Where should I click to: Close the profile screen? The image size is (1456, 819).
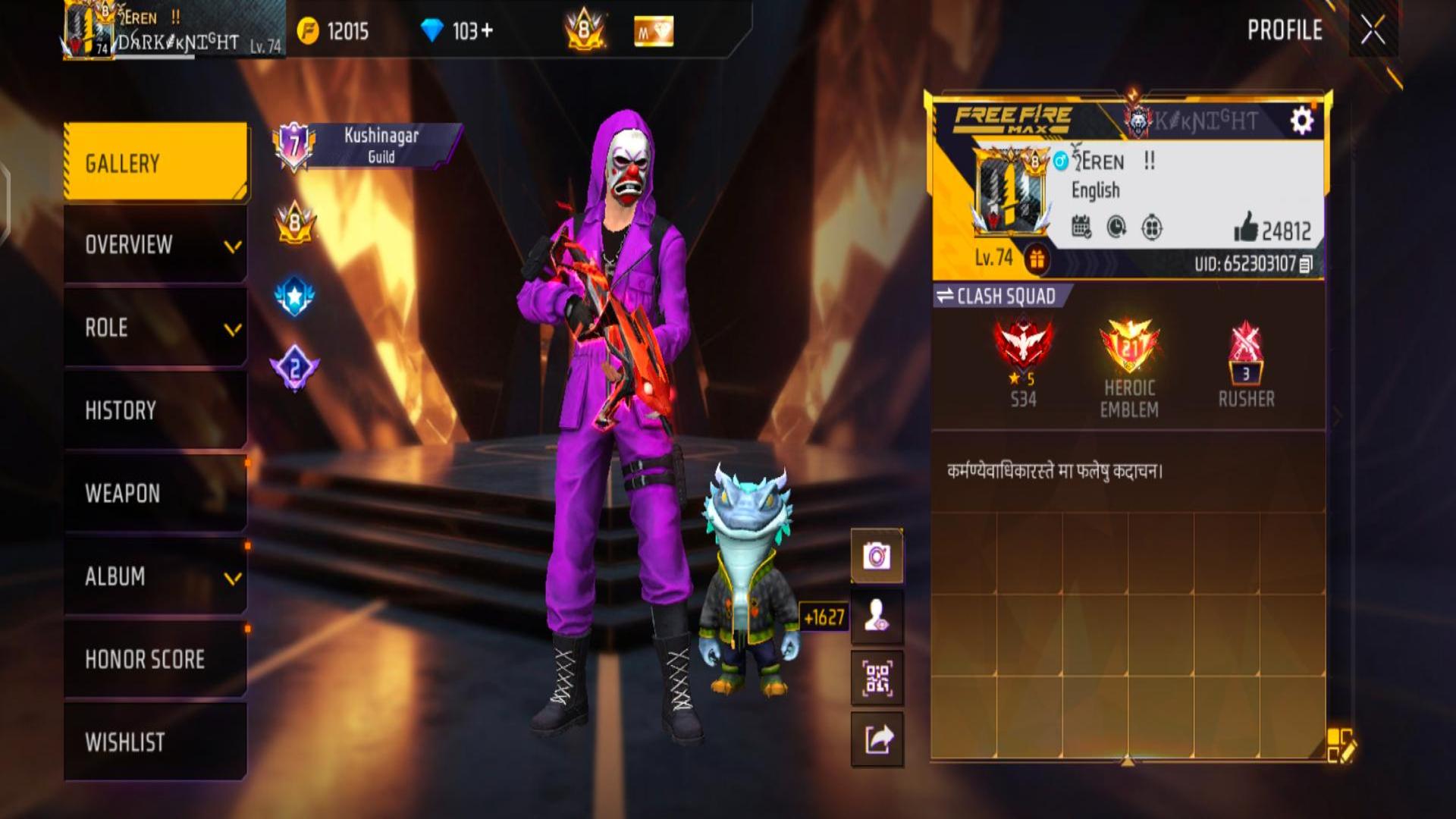(x=1373, y=31)
